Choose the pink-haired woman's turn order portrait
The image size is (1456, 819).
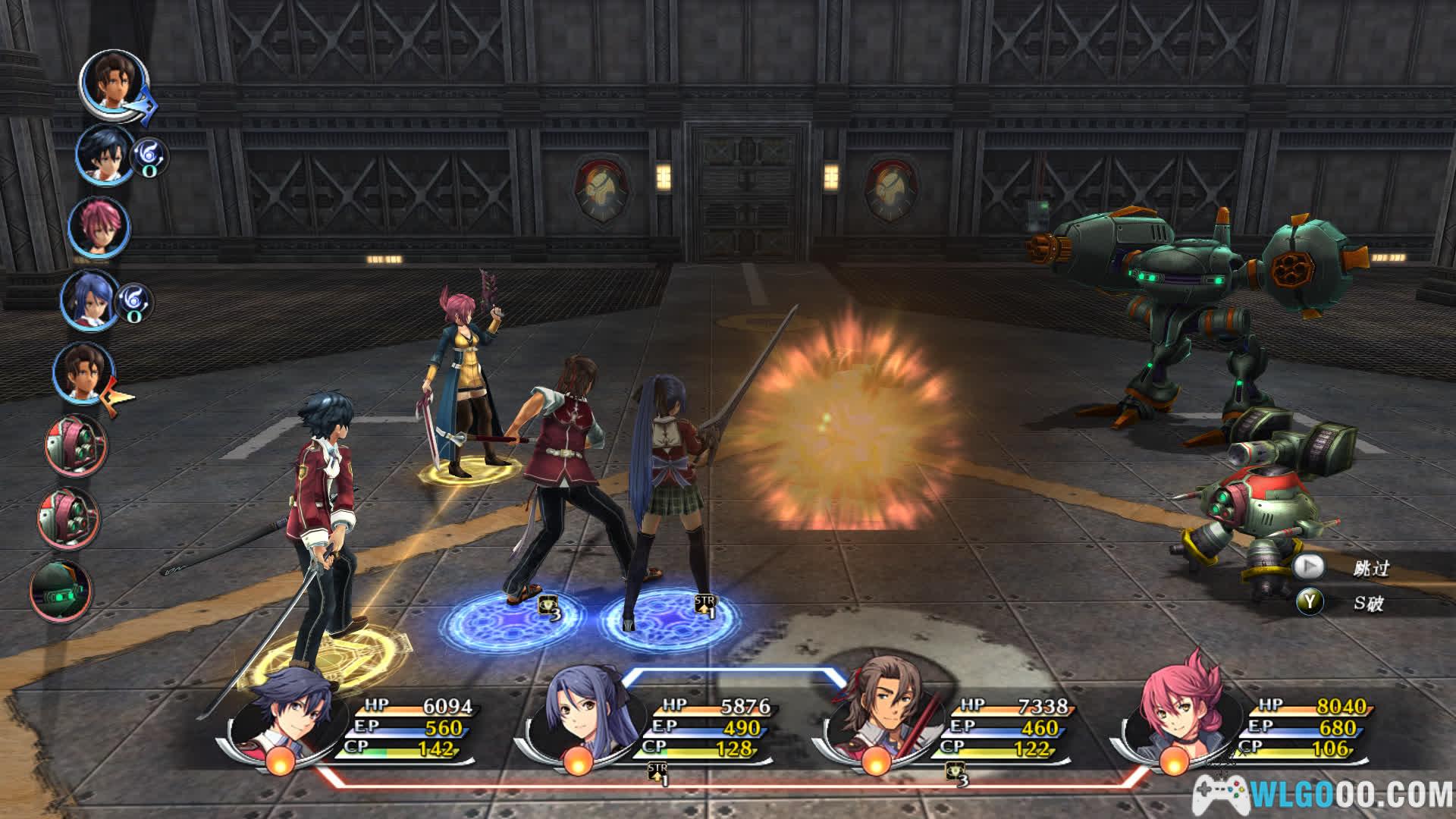click(x=99, y=227)
